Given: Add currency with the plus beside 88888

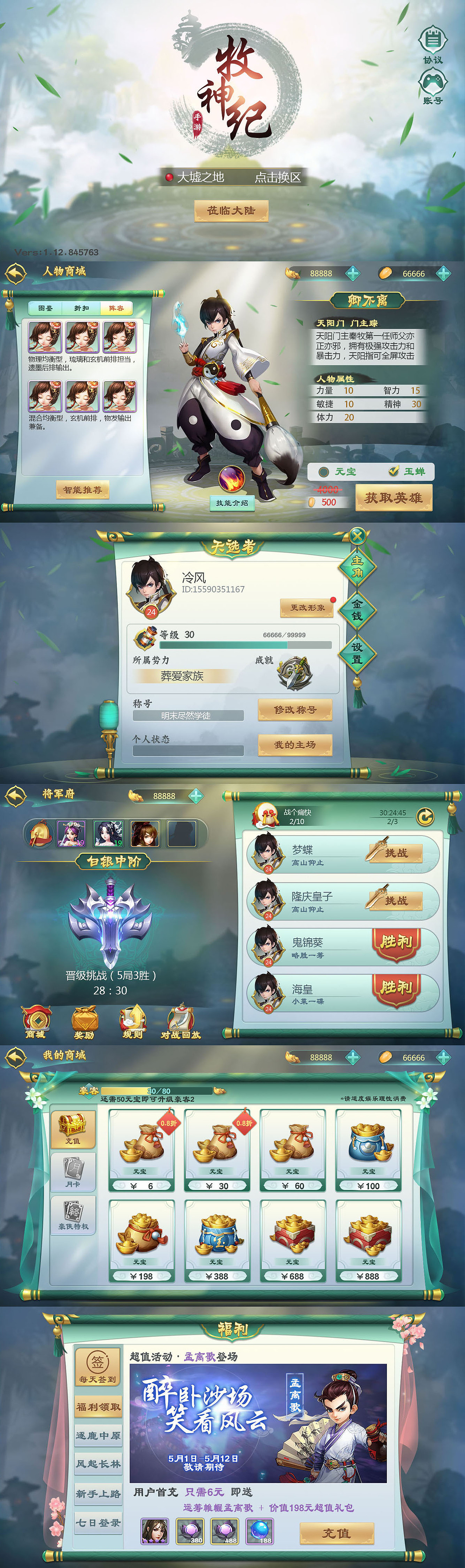Looking at the screenshot, I should (x=353, y=273).
